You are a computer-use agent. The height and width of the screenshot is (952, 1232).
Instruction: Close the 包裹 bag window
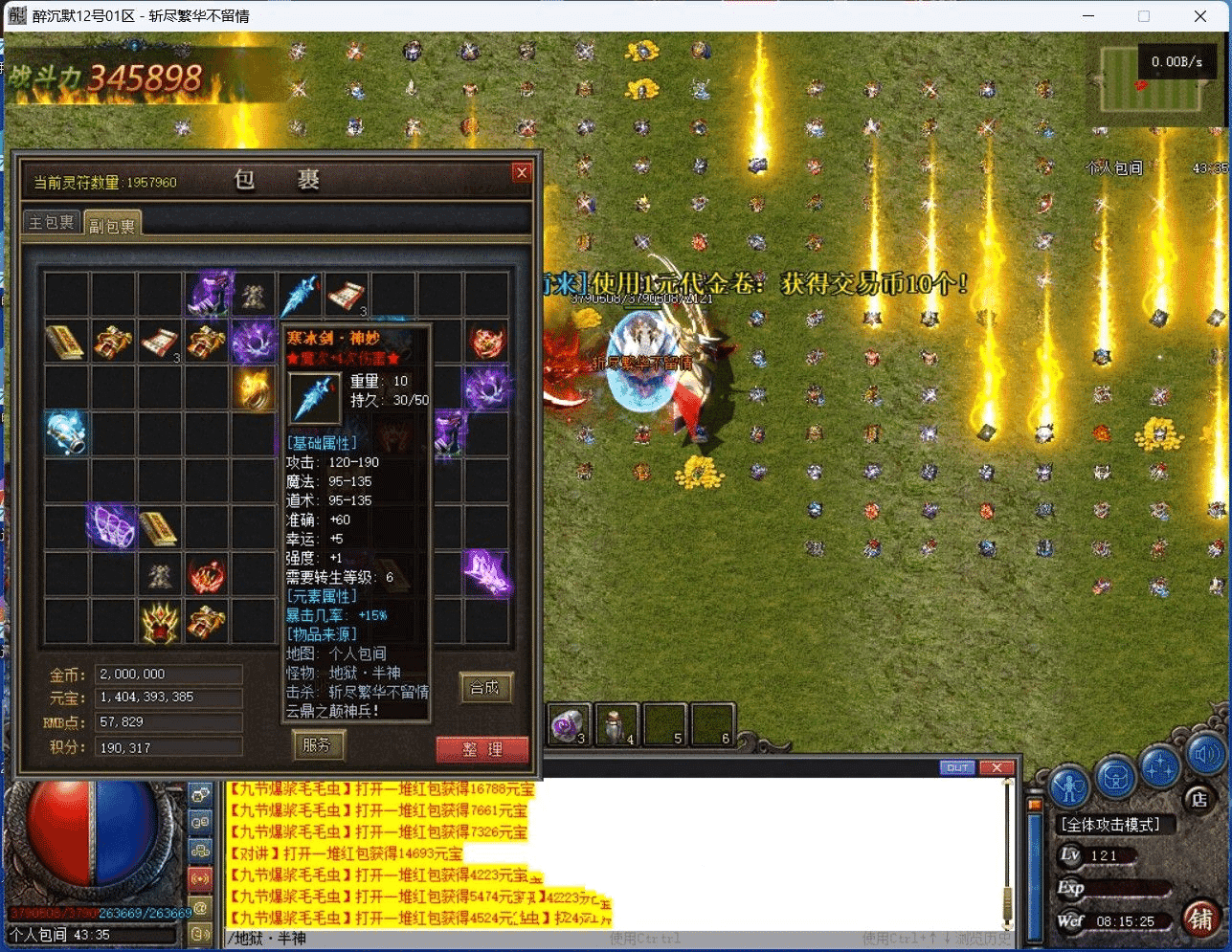(x=522, y=172)
